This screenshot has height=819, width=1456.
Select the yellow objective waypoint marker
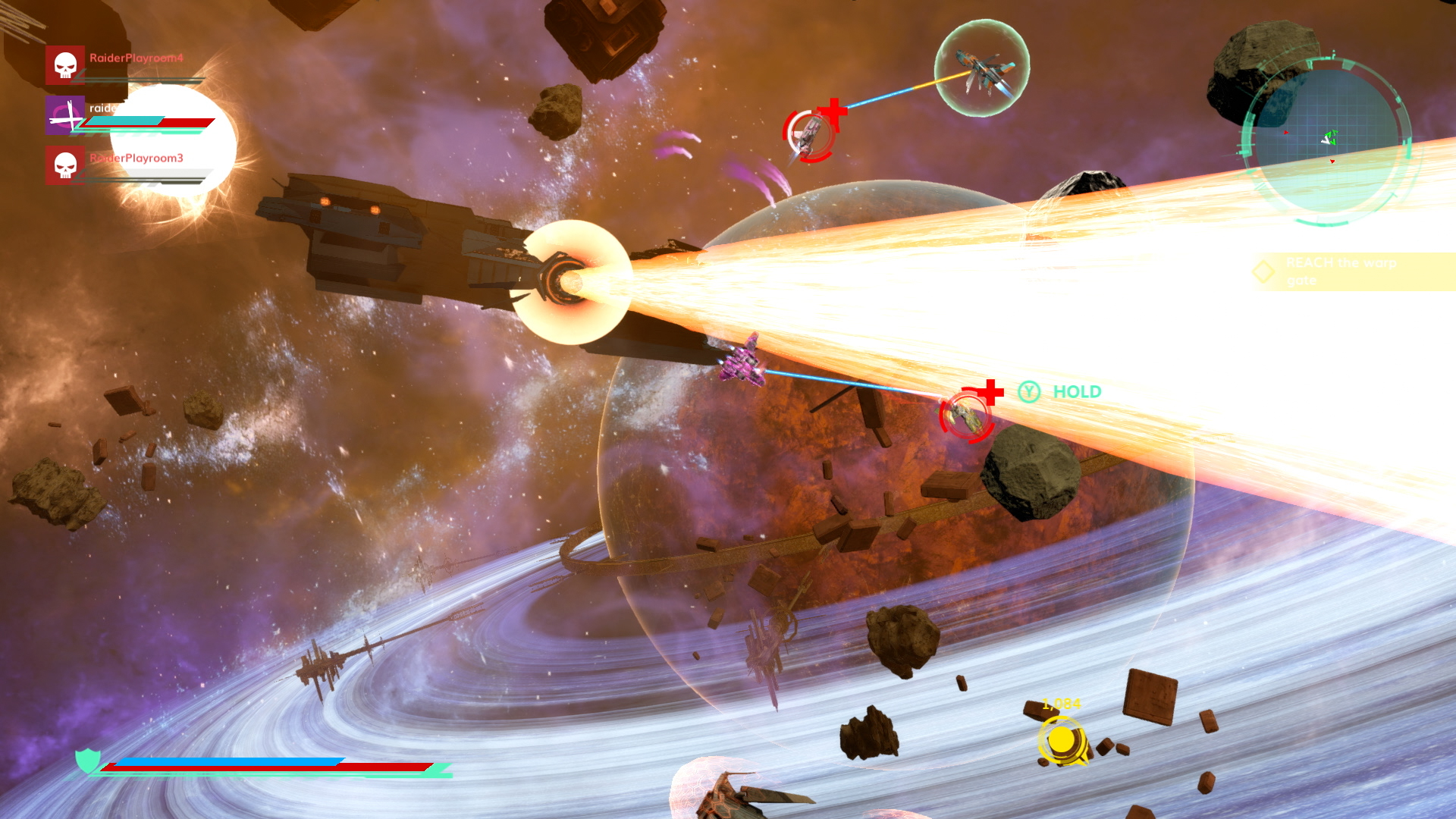tap(1062, 741)
